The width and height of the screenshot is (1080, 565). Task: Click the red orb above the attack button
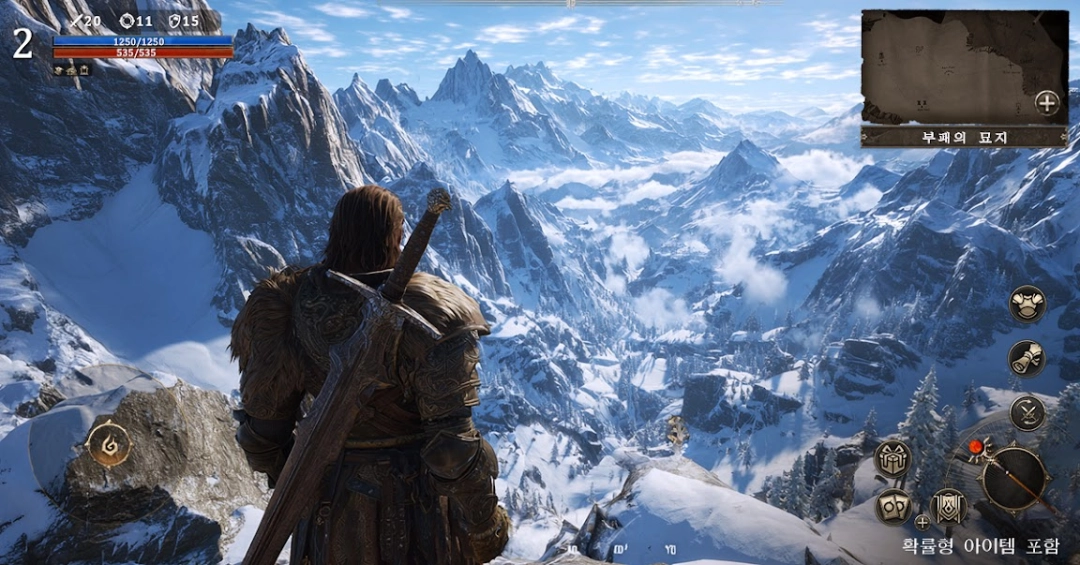976,446
